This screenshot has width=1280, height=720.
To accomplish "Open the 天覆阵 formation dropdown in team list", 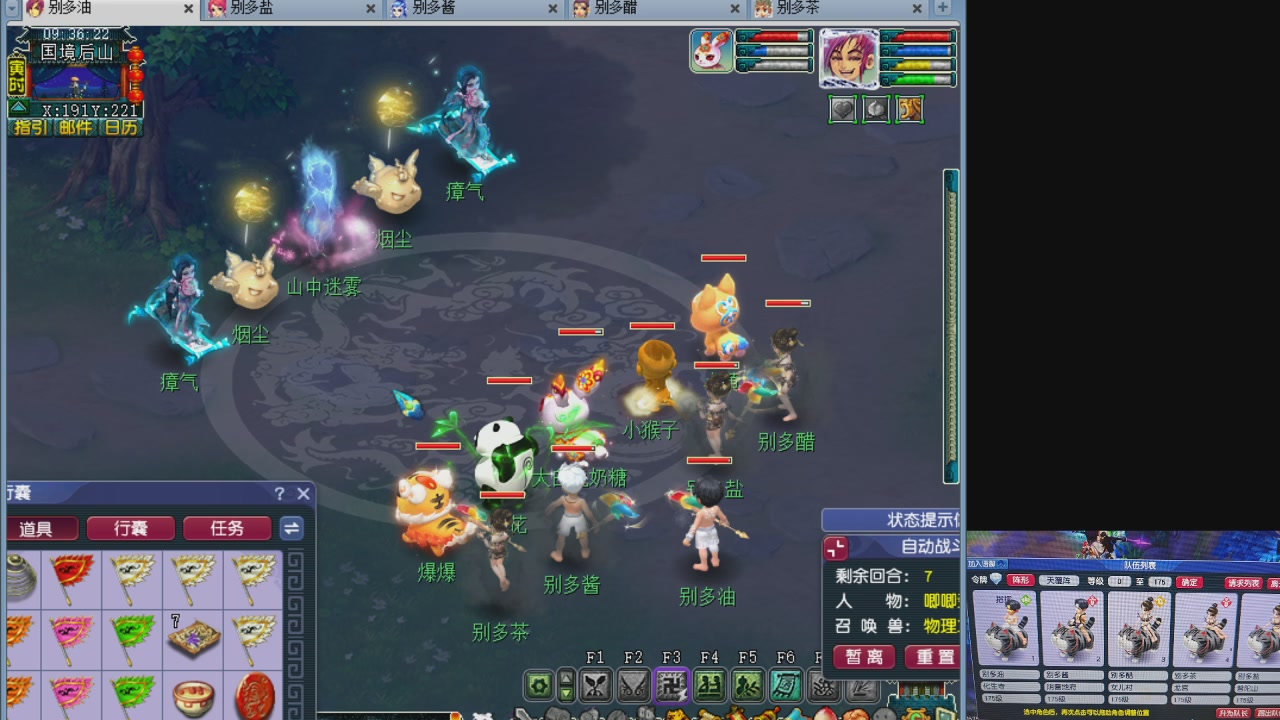I will [1060, 581].
